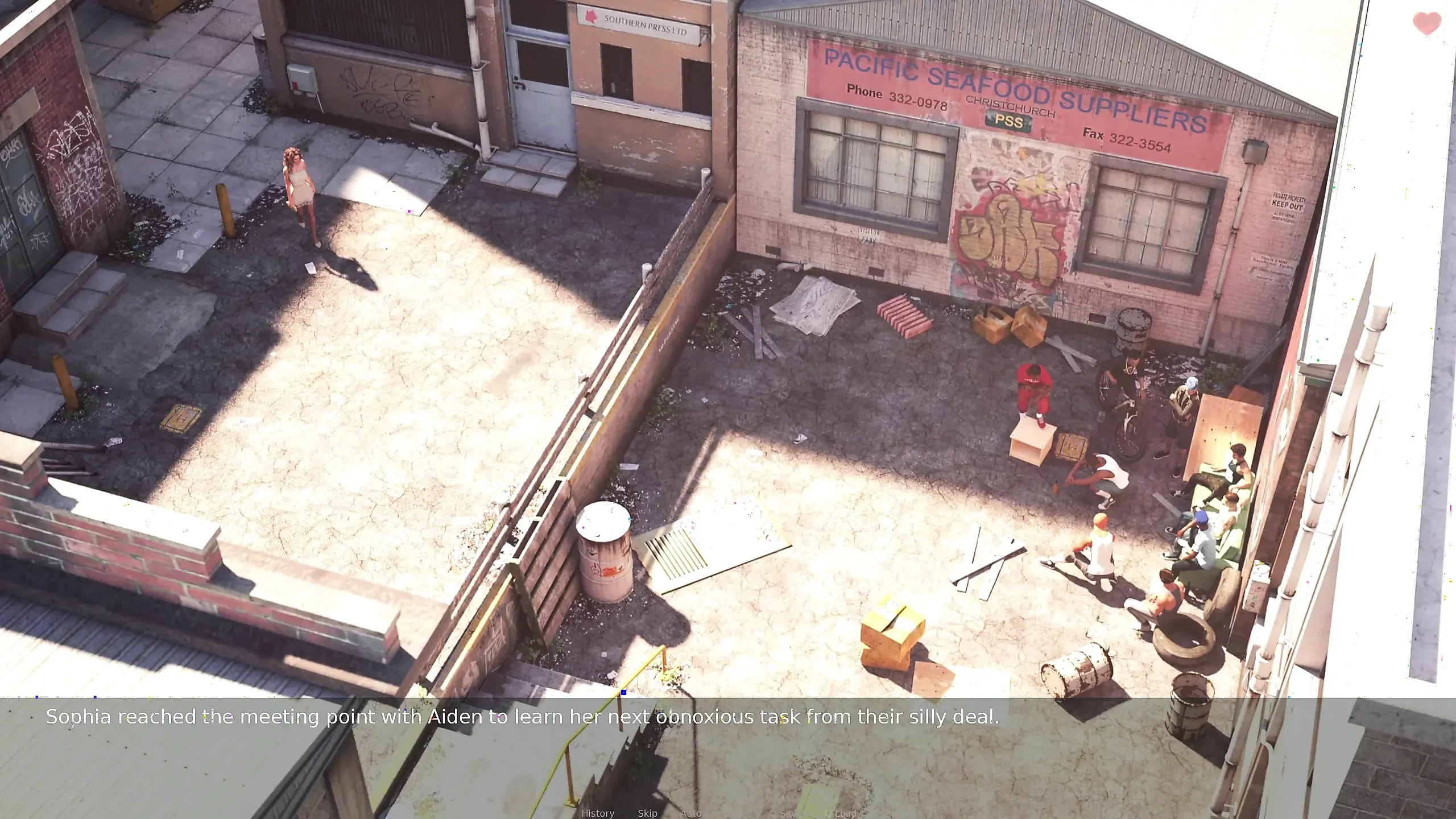Quick Load the last save
Viewport: 1456px width, 819px height.
[841, 813]
